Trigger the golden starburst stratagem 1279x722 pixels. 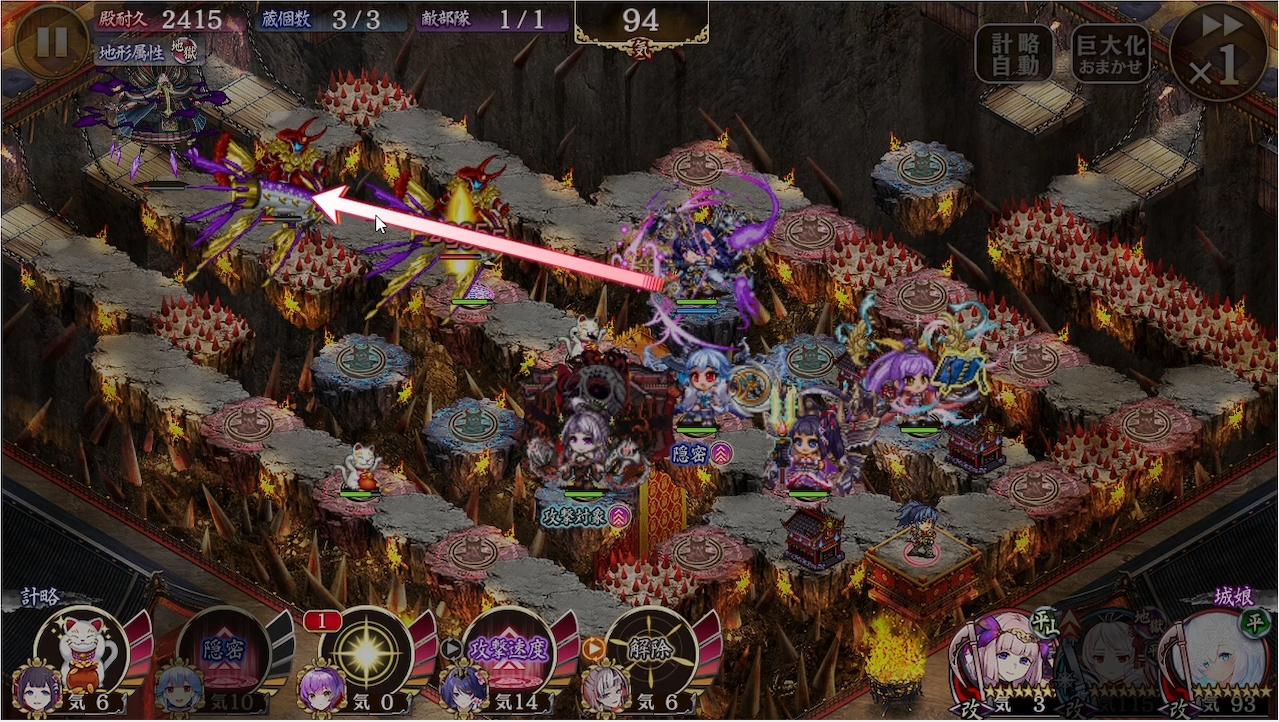[366, 652]
